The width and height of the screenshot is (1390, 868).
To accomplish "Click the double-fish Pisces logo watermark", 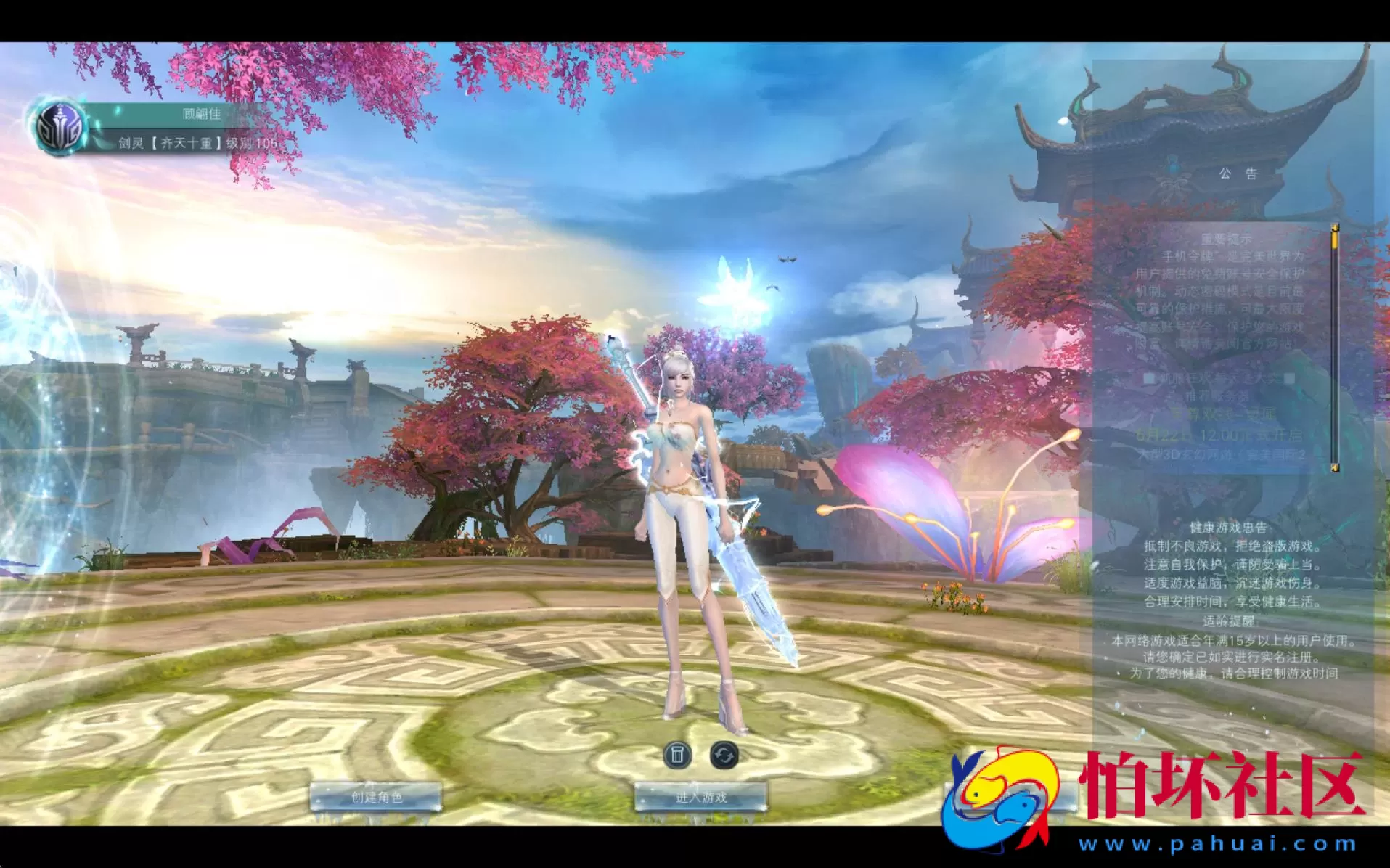I will coord(1000,798).
